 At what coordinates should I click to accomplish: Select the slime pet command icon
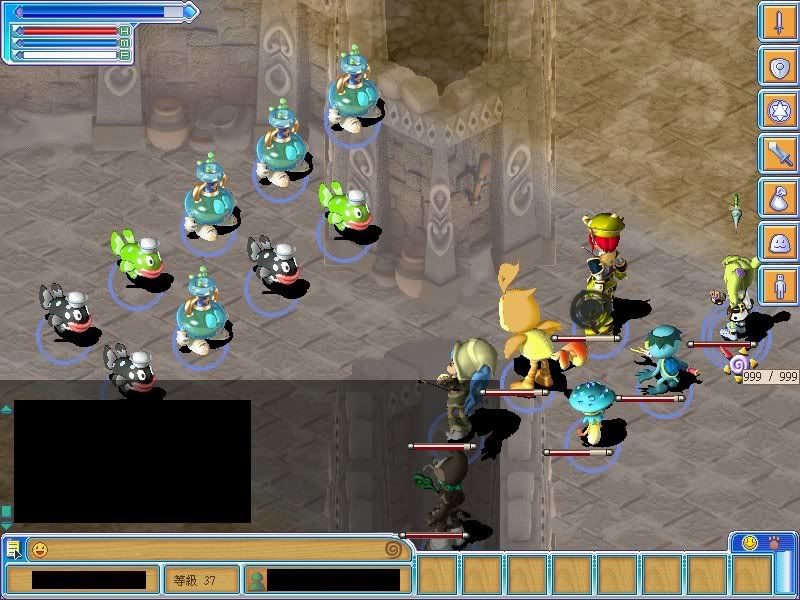point(777,242)
